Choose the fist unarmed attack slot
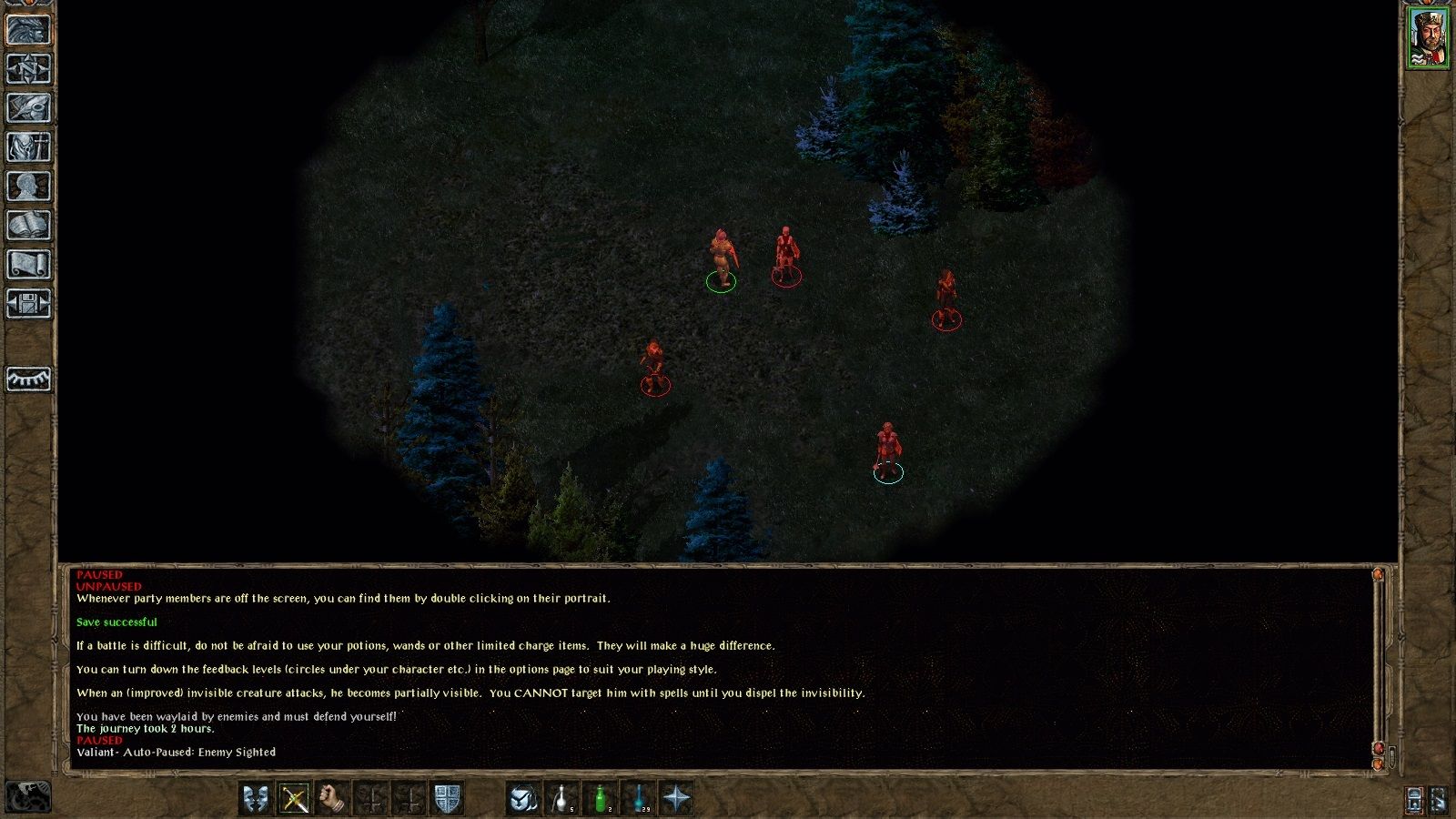 pyautogui.click(x=333, y=799)
